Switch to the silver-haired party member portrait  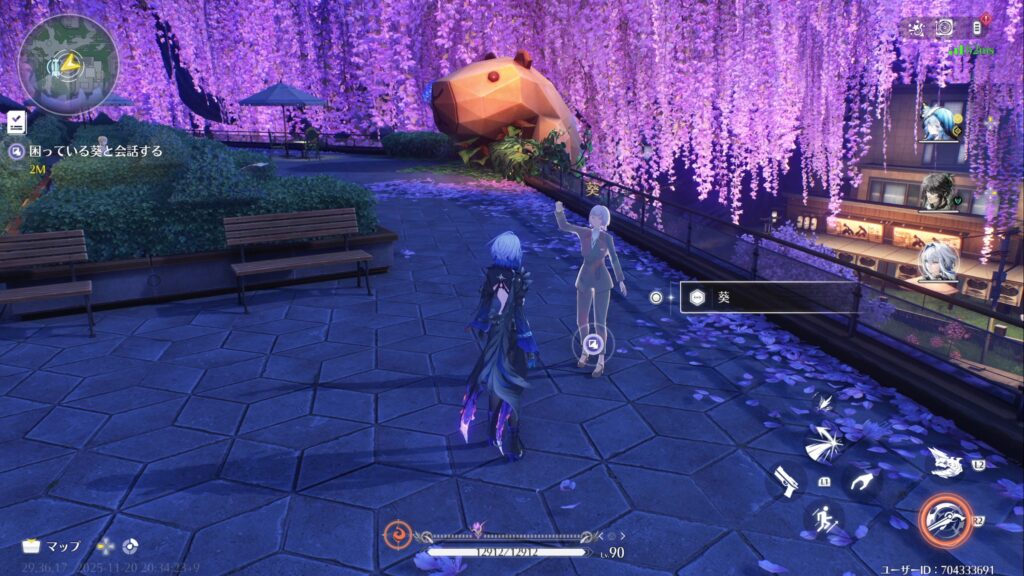tap(938, 261)
